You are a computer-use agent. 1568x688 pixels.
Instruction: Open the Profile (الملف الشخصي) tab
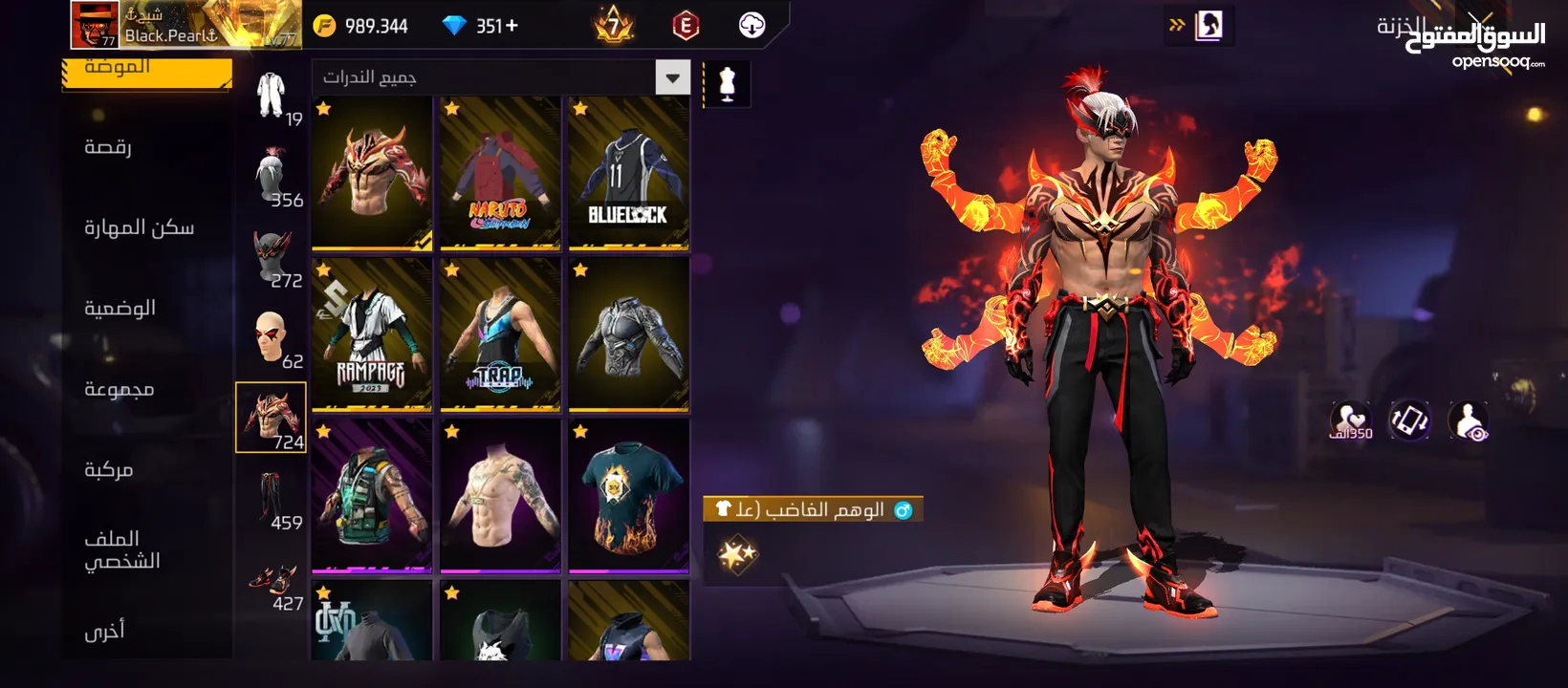click(121, 549)
